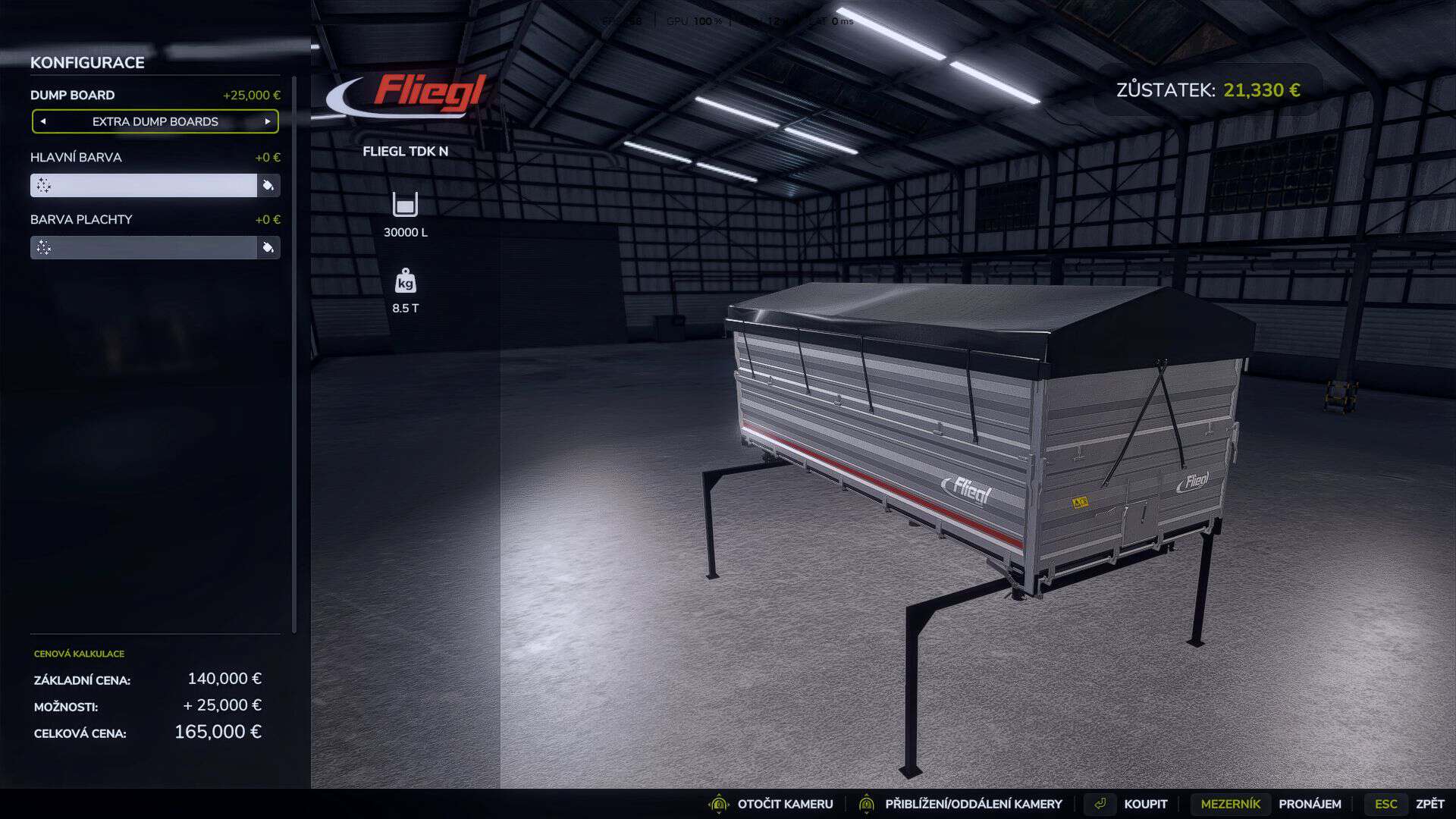Click the right arrow in the dump board selector
Screen dimensions: 1456x819
pos(267,121)
